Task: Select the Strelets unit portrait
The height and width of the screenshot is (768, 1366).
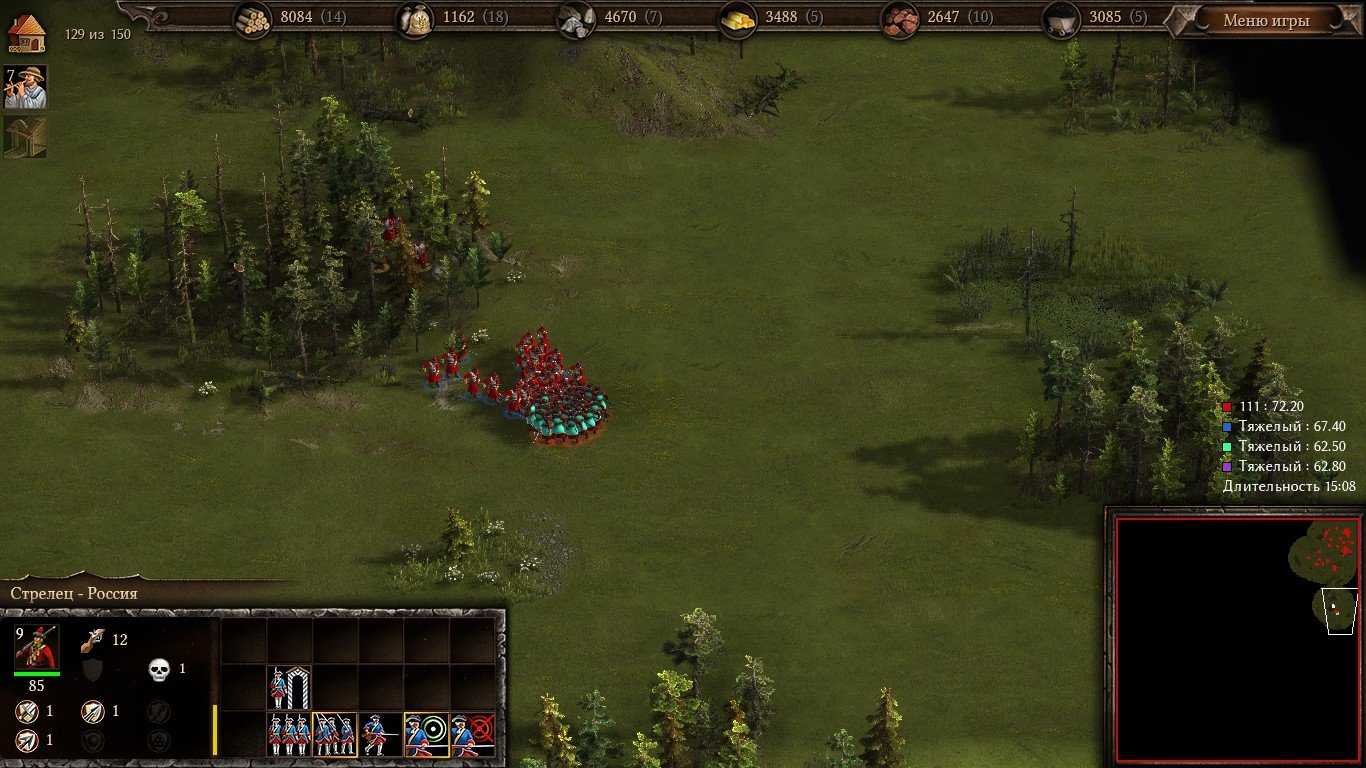Action: tap(36, 647)
